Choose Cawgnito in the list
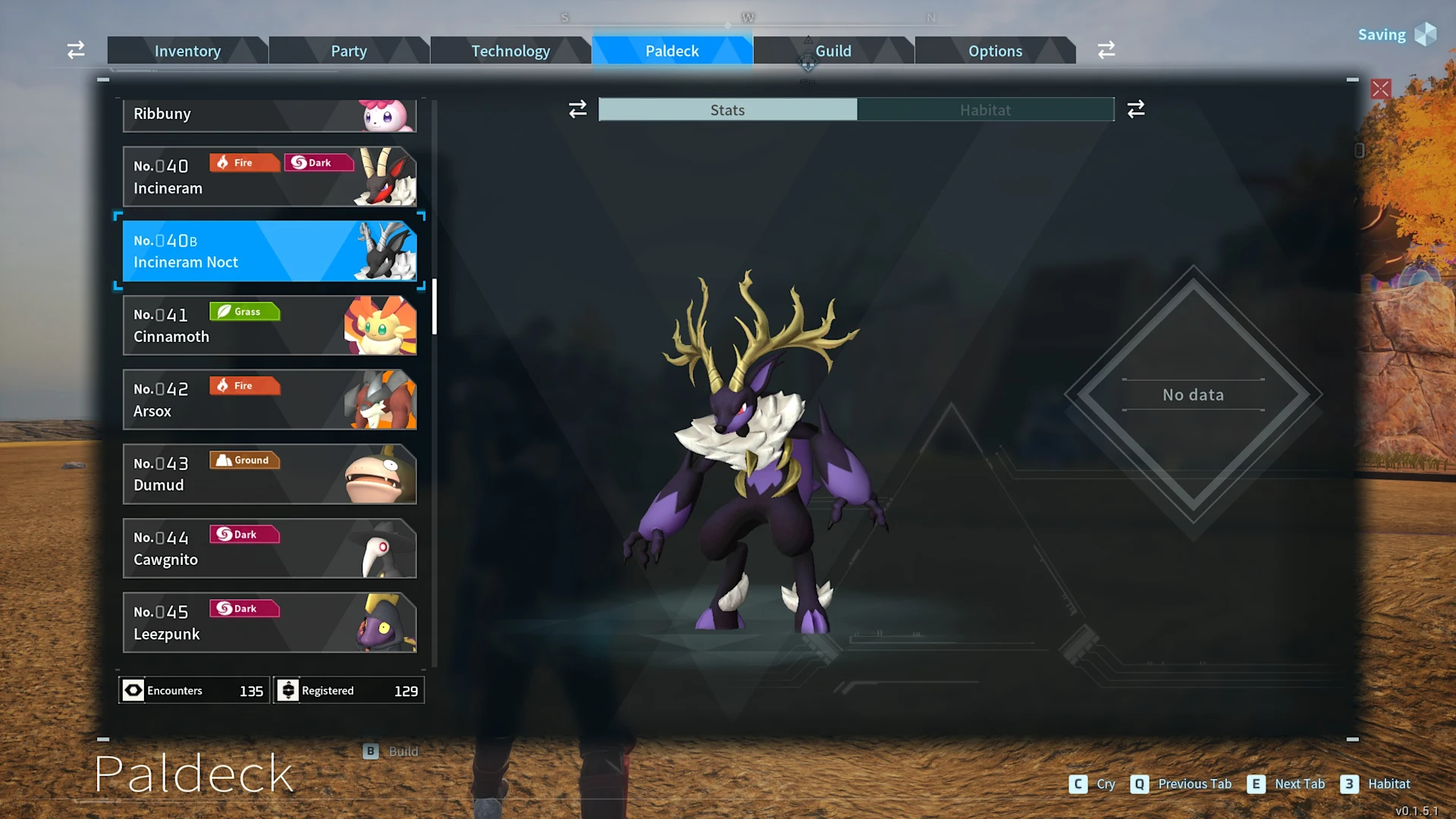The height and width of the screenshot is (819, 1456). (x=269, y=548)
